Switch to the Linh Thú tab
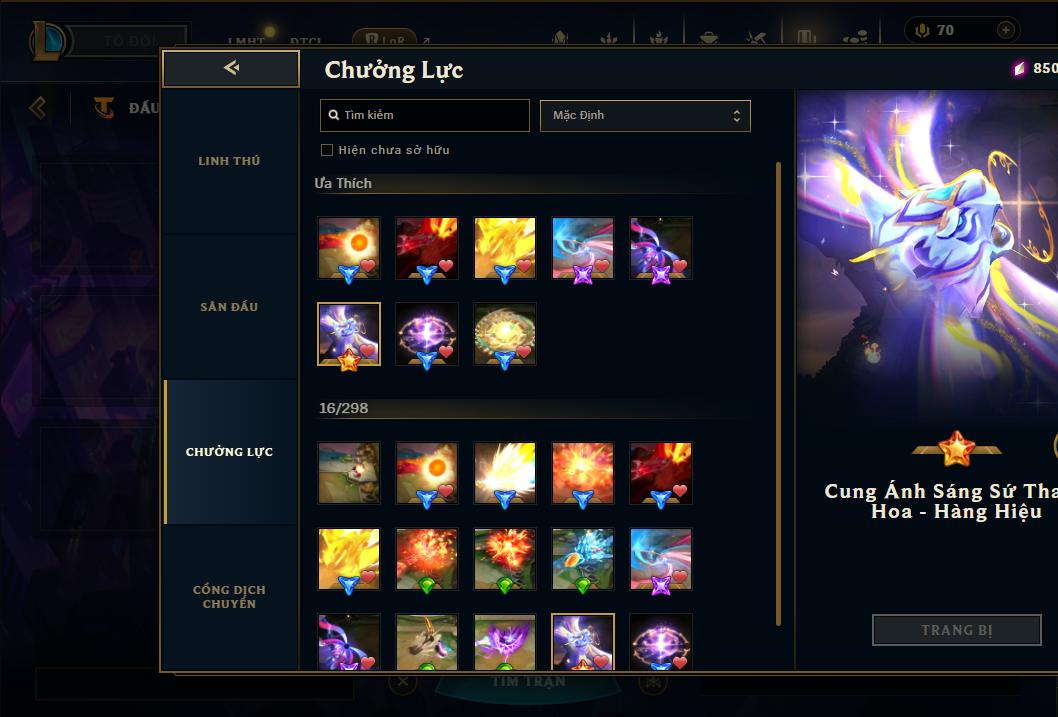 (229, 161)
